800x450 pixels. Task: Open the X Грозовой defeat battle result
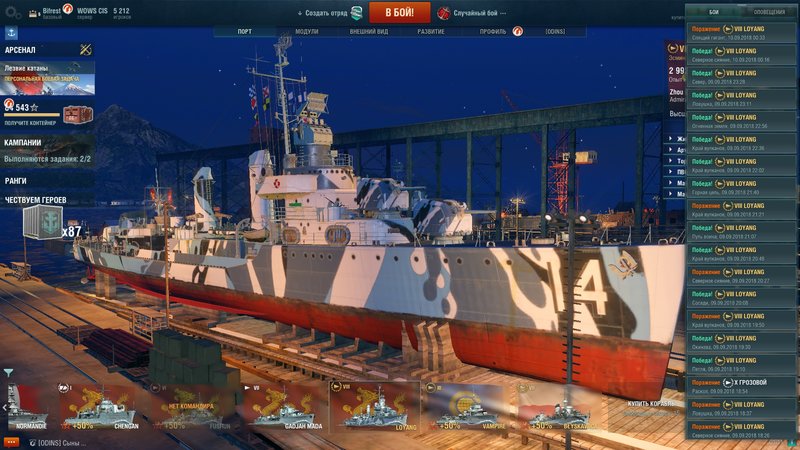coord(742,385)
